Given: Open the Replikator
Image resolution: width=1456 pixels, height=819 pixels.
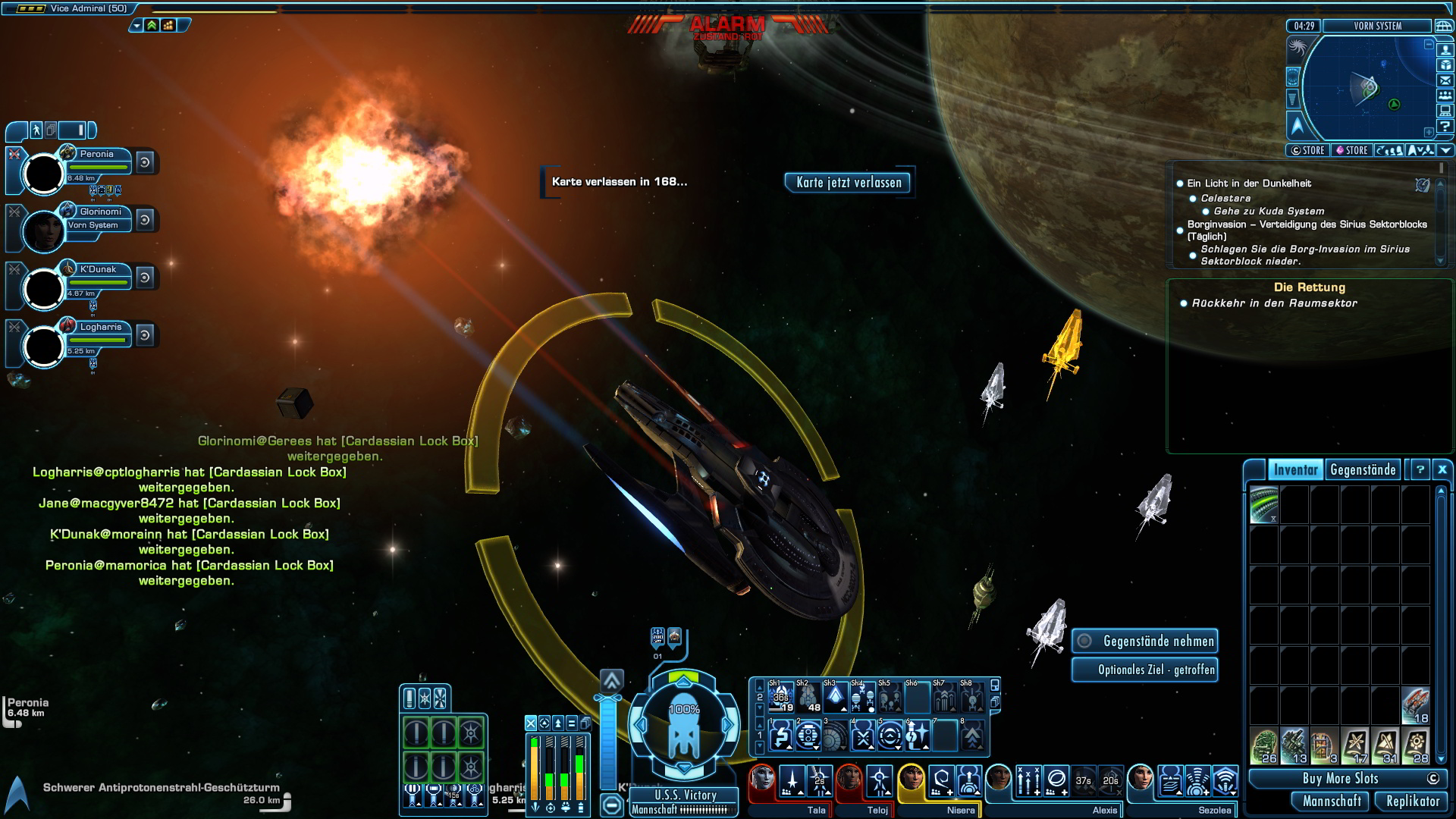Looking at the screenshot, I should pos(1412,802).
